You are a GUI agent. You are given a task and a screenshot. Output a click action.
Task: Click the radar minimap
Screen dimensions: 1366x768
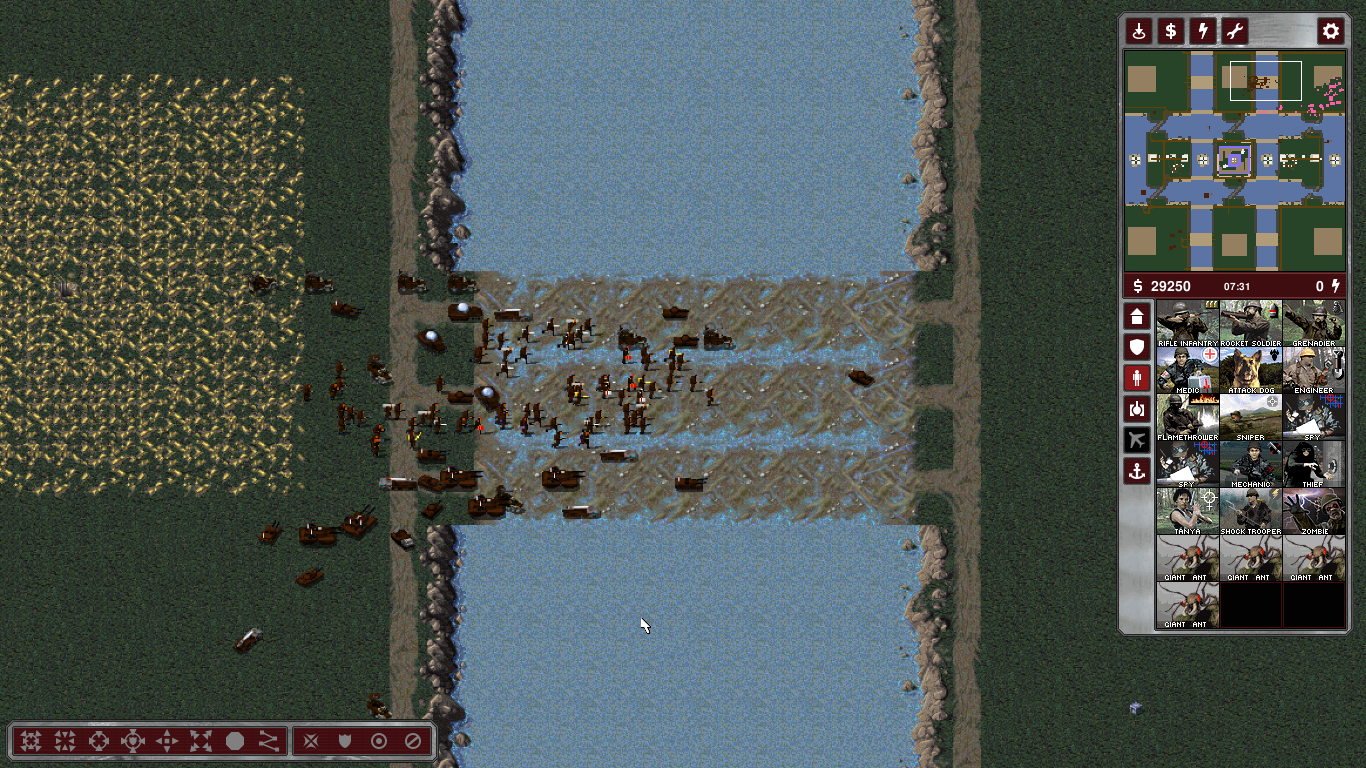click(1234, 160)
